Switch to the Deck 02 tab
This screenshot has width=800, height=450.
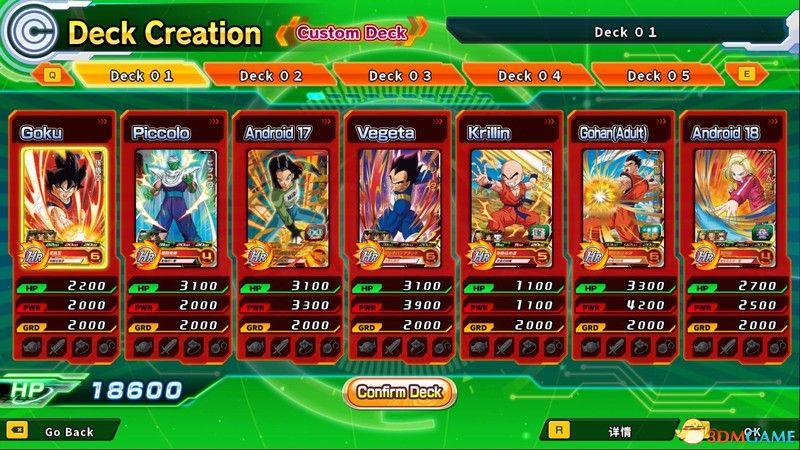point(271,75)
